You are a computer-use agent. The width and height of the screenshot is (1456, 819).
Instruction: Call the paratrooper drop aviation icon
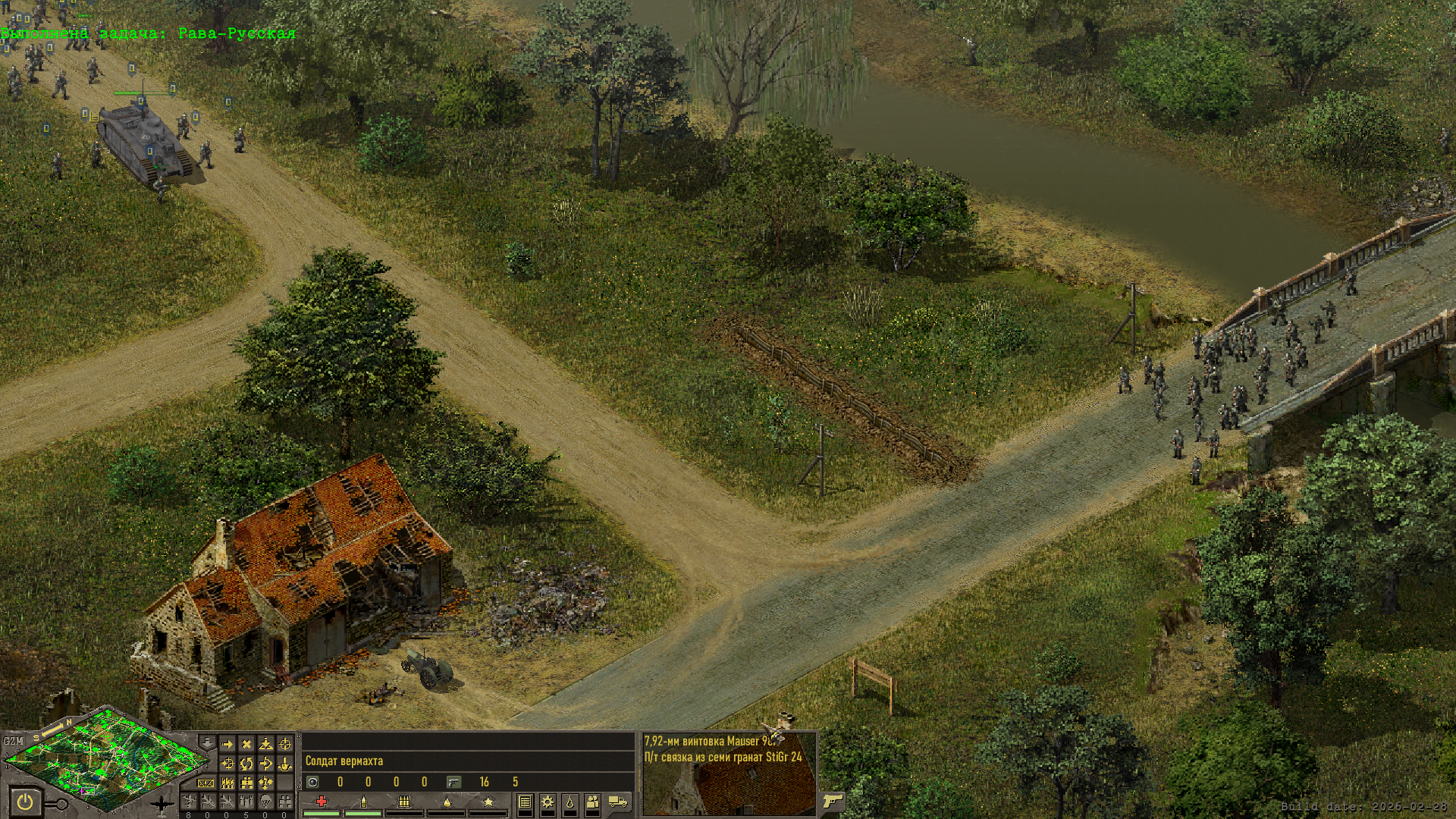click(x=265, y=801)
